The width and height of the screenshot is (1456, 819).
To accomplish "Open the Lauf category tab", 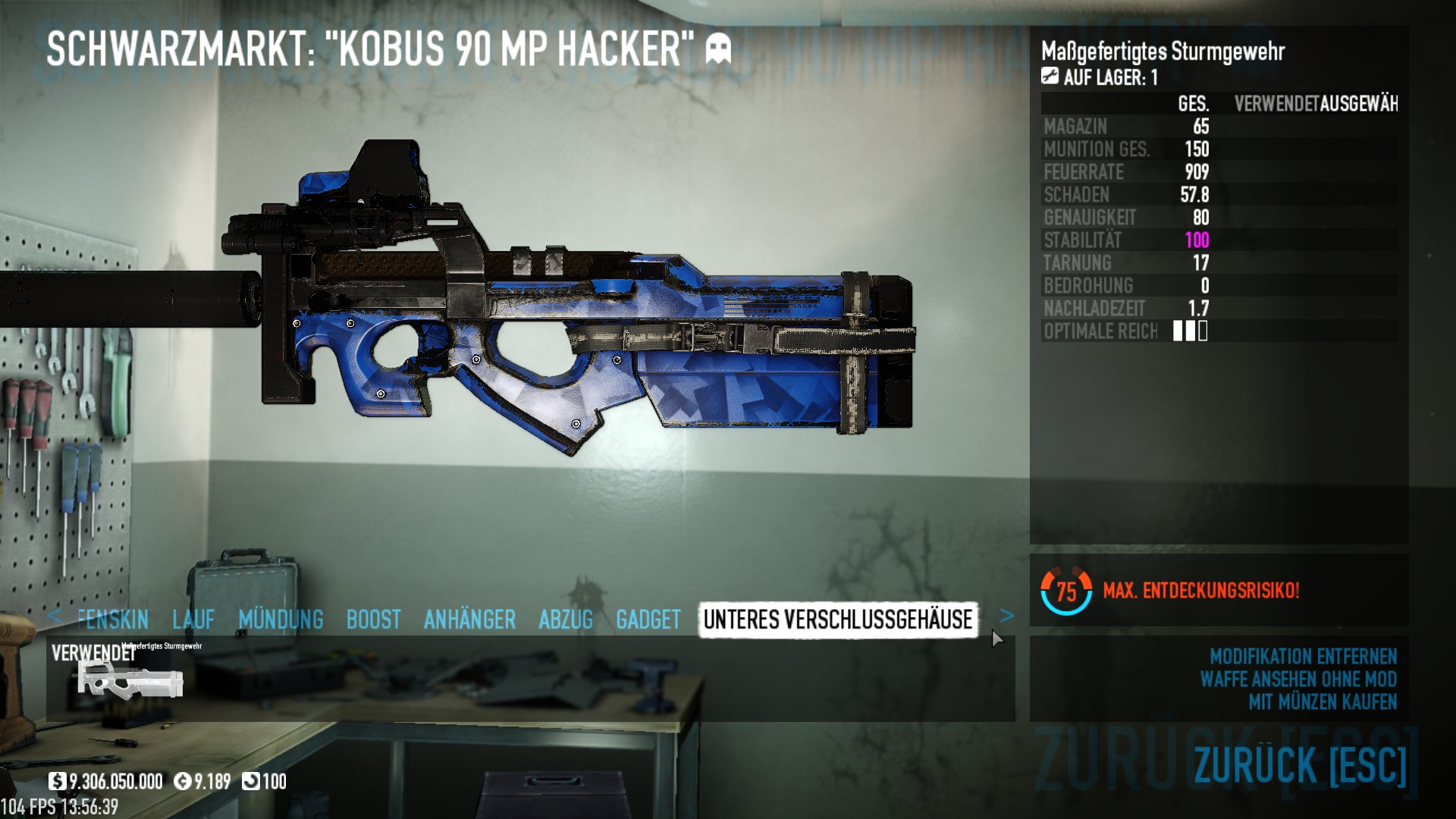I will coord(193,620).
